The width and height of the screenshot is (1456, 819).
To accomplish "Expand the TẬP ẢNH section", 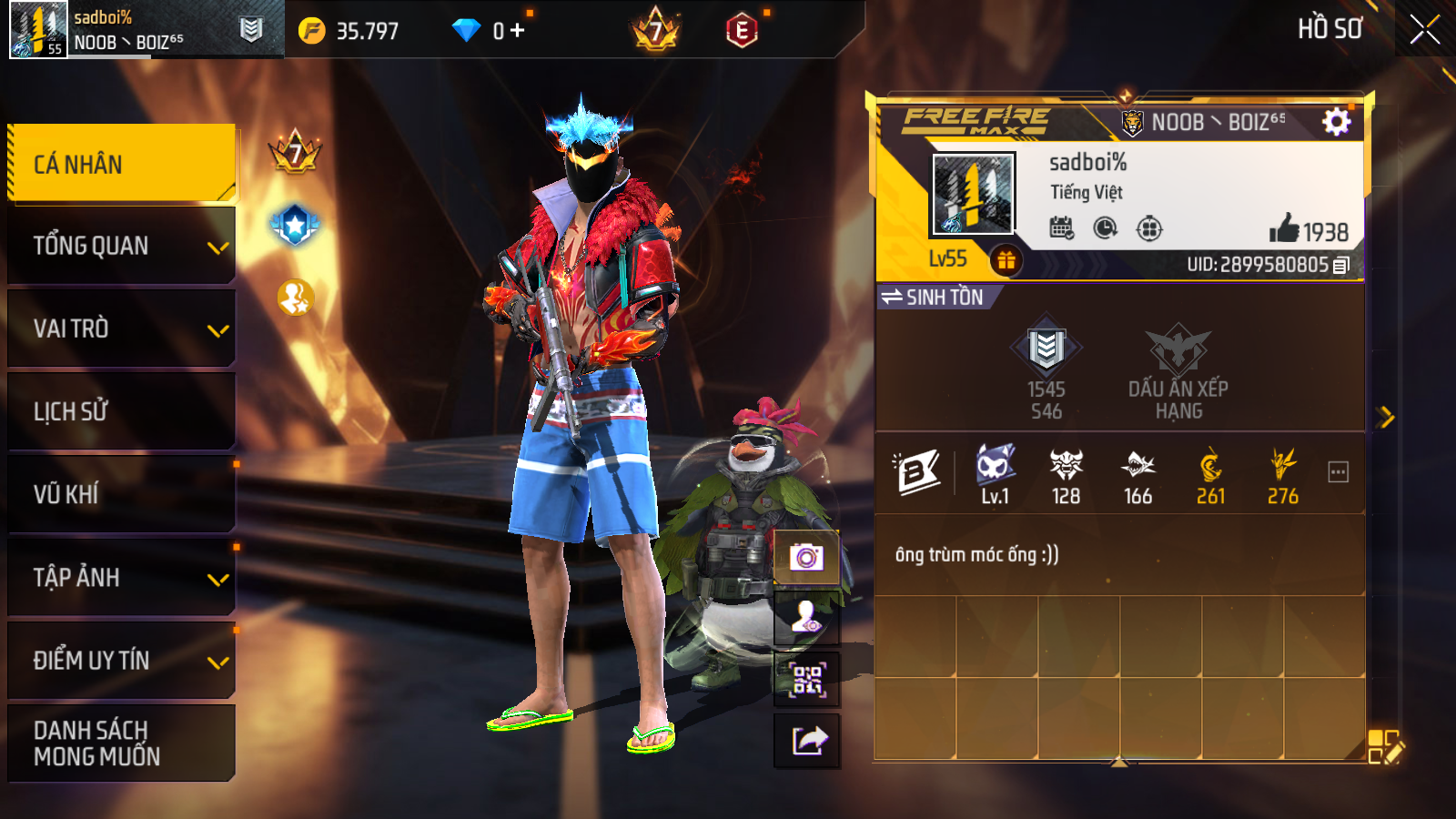I will tap(121, 577).
